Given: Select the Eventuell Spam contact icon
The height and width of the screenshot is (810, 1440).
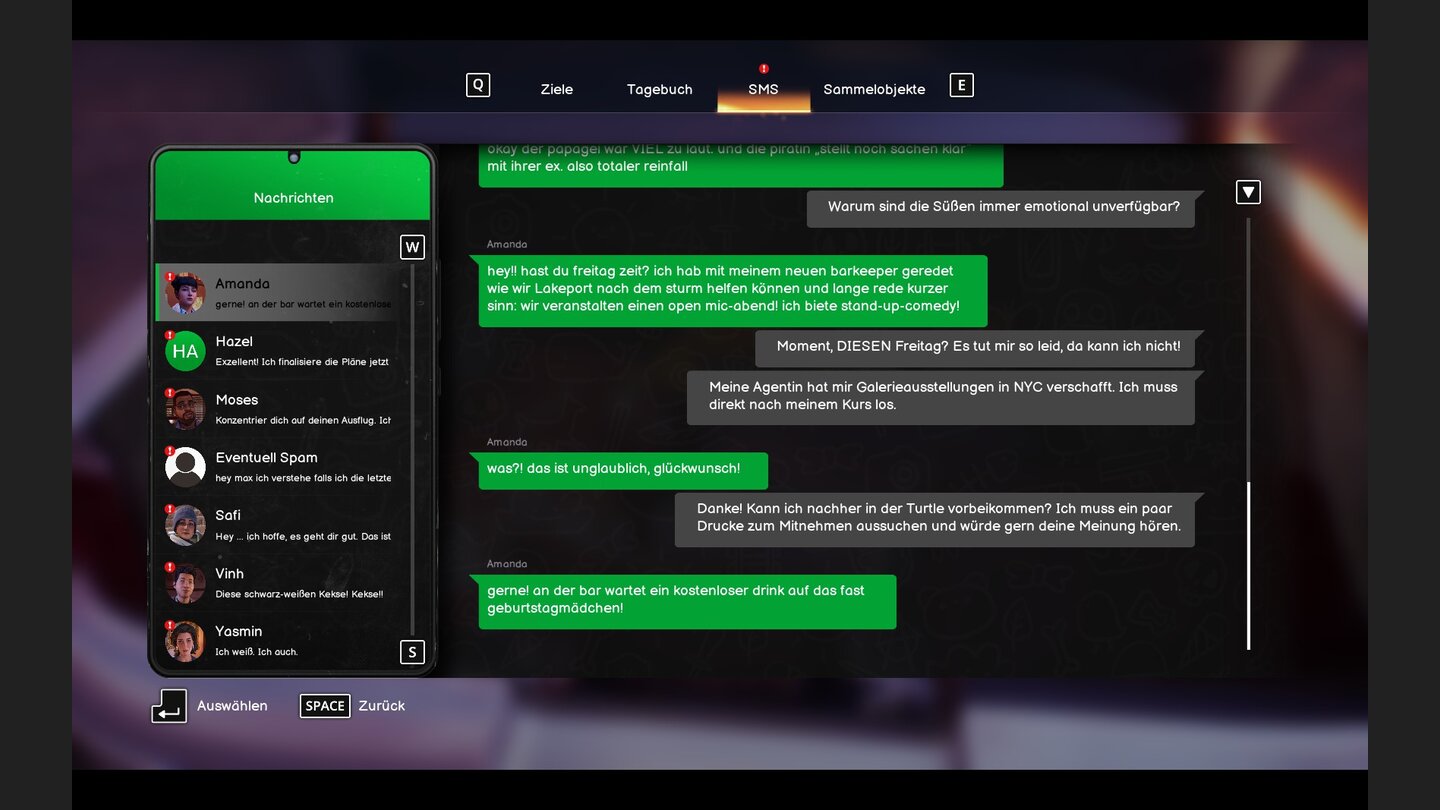Looking at the screenshot, I should pyautogui.click(x=185, y=466).
